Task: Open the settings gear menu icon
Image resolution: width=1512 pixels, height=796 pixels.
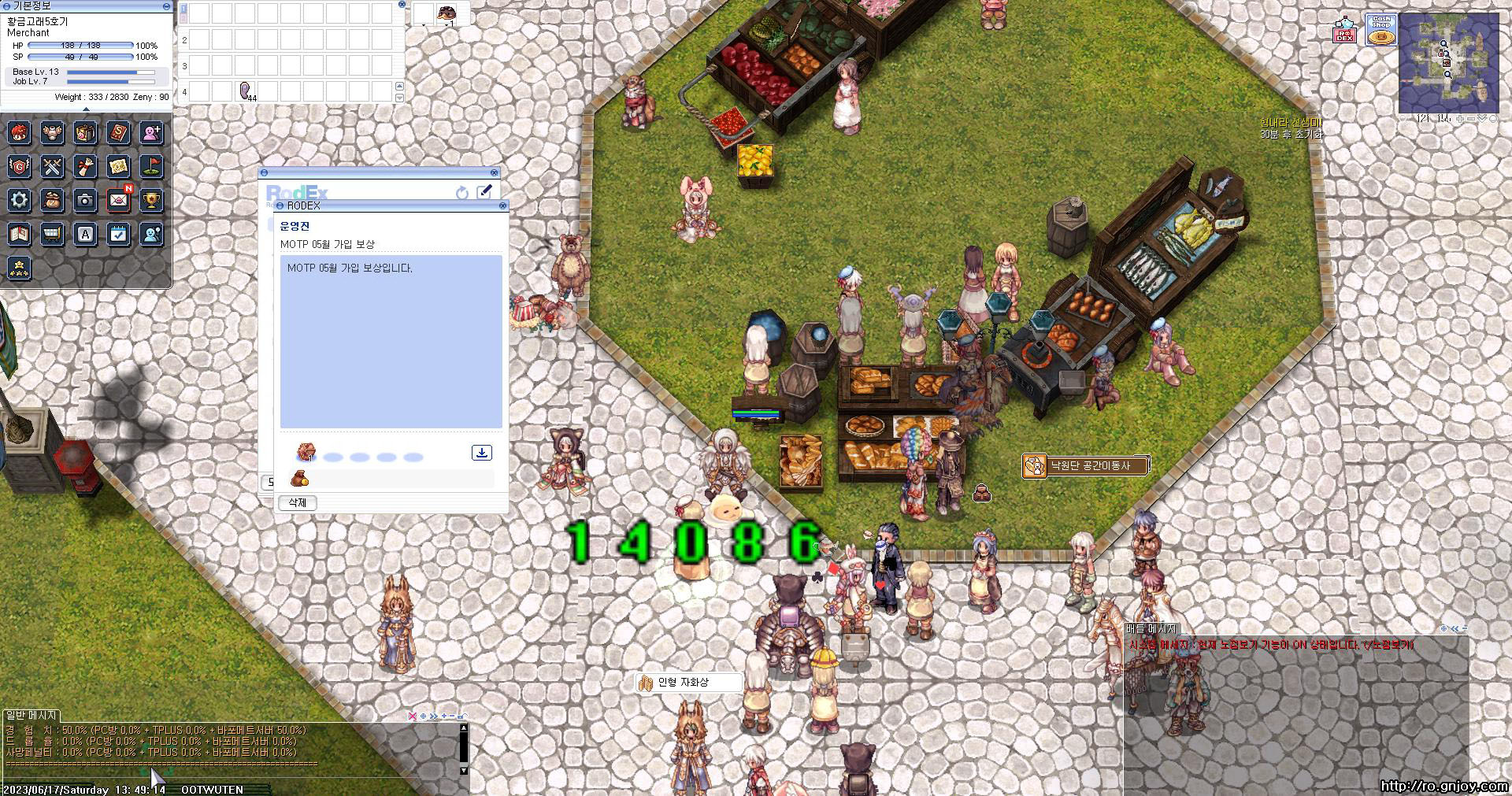Action: pos(20,200)
